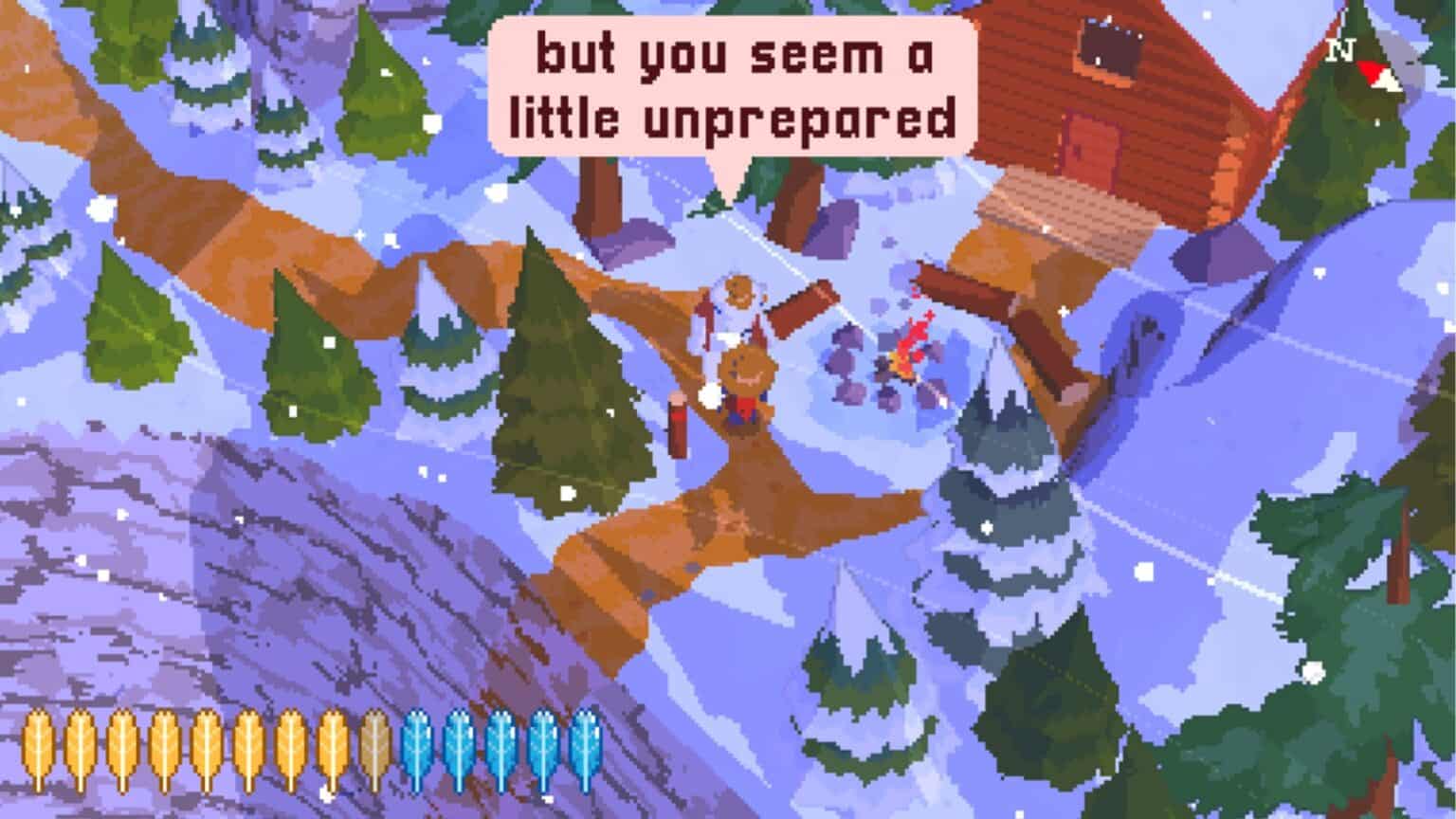Click the third golden feather icon
The image size is (1456, 819).
point(120,745)
